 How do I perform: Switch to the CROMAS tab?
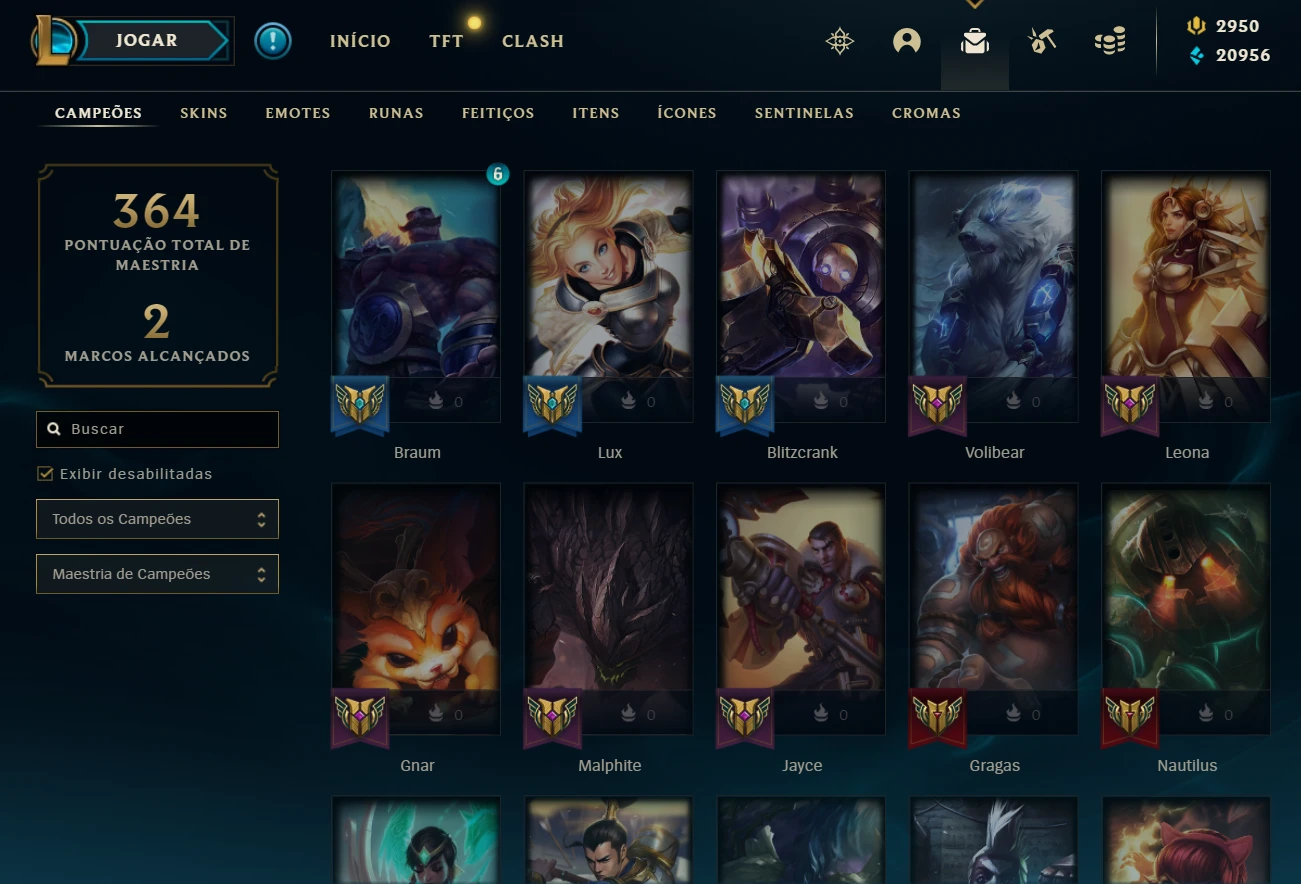click(925, 113)
